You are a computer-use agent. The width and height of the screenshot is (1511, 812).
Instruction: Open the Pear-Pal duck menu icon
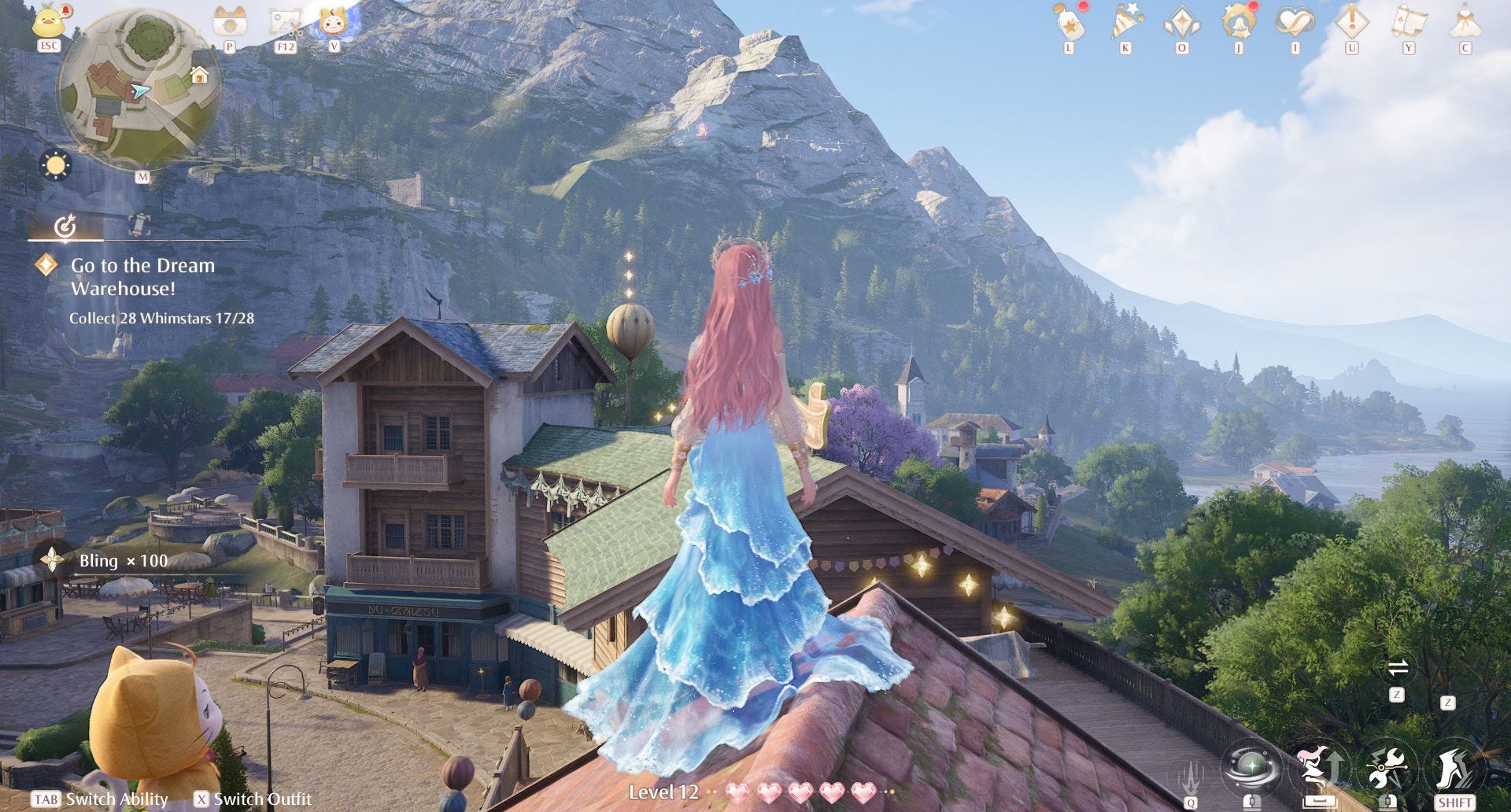49,21
